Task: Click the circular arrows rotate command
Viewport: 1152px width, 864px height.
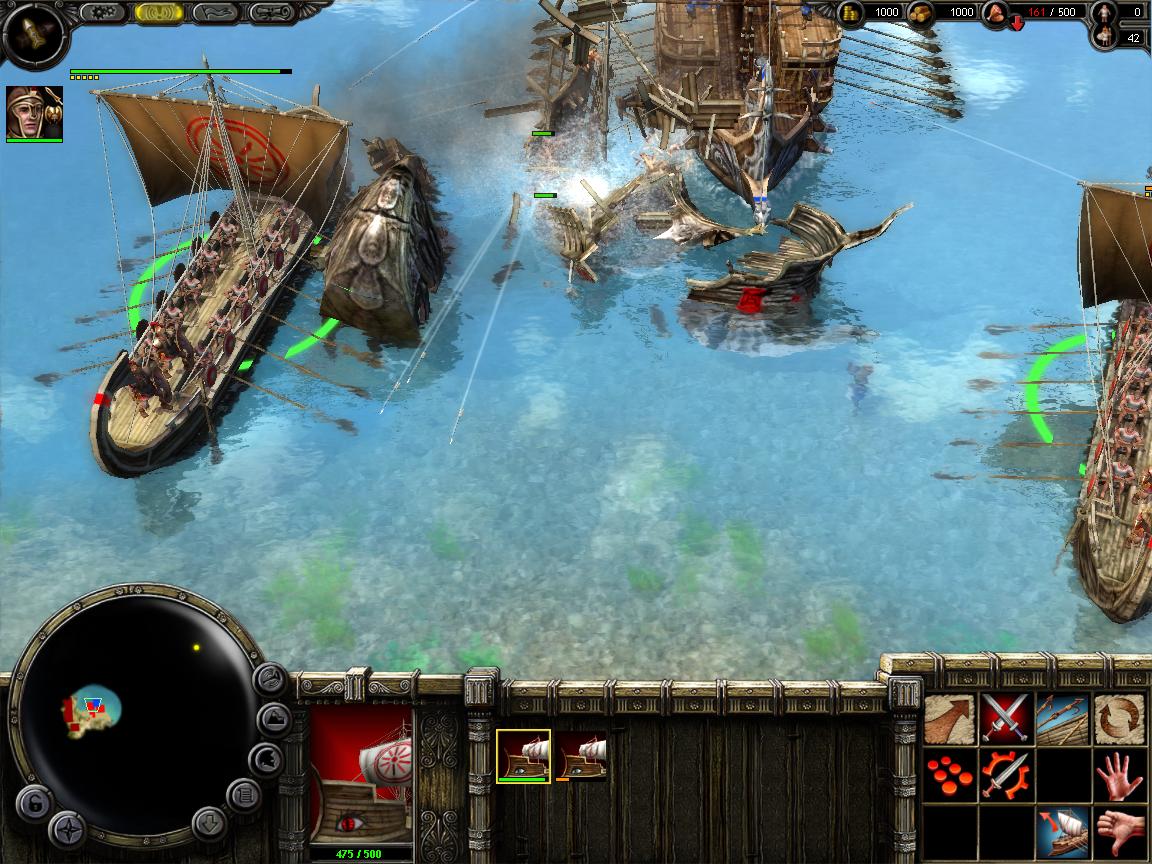Action: click(x=1119, y=719)
